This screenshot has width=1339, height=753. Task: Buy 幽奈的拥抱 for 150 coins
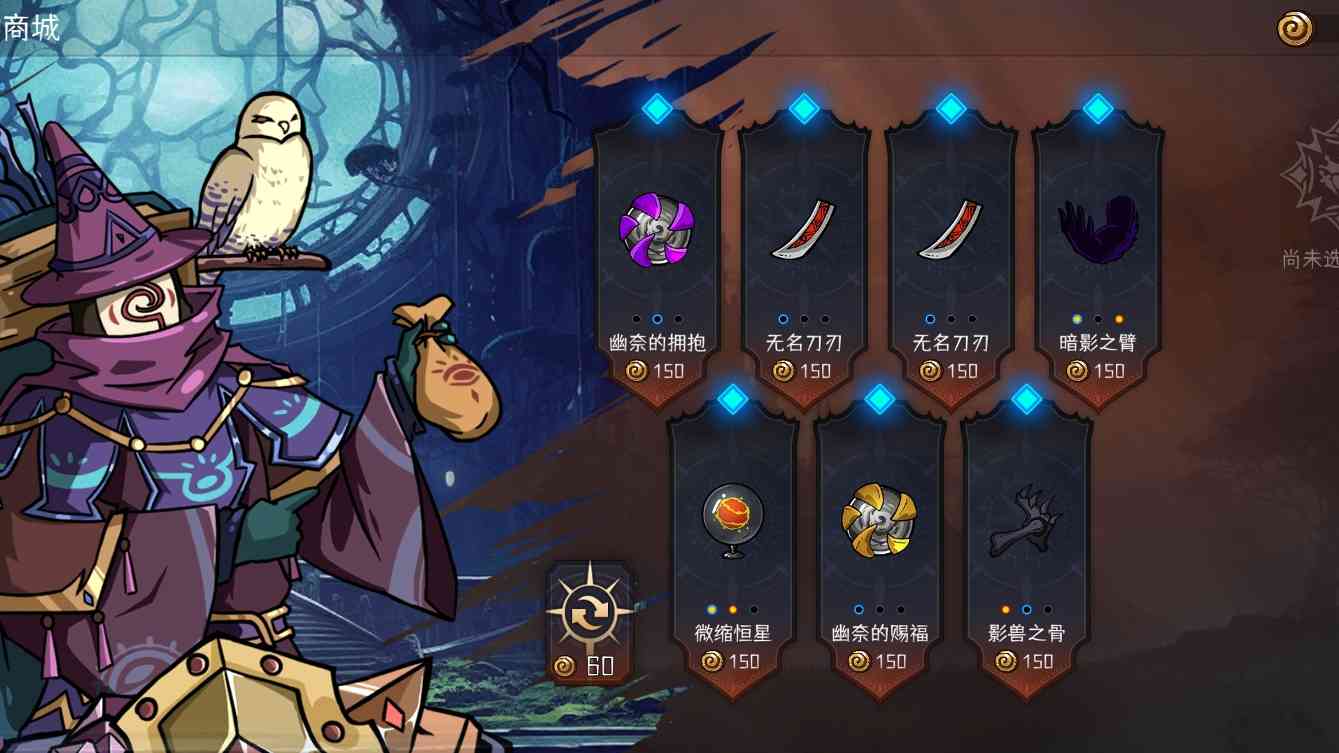657,370
